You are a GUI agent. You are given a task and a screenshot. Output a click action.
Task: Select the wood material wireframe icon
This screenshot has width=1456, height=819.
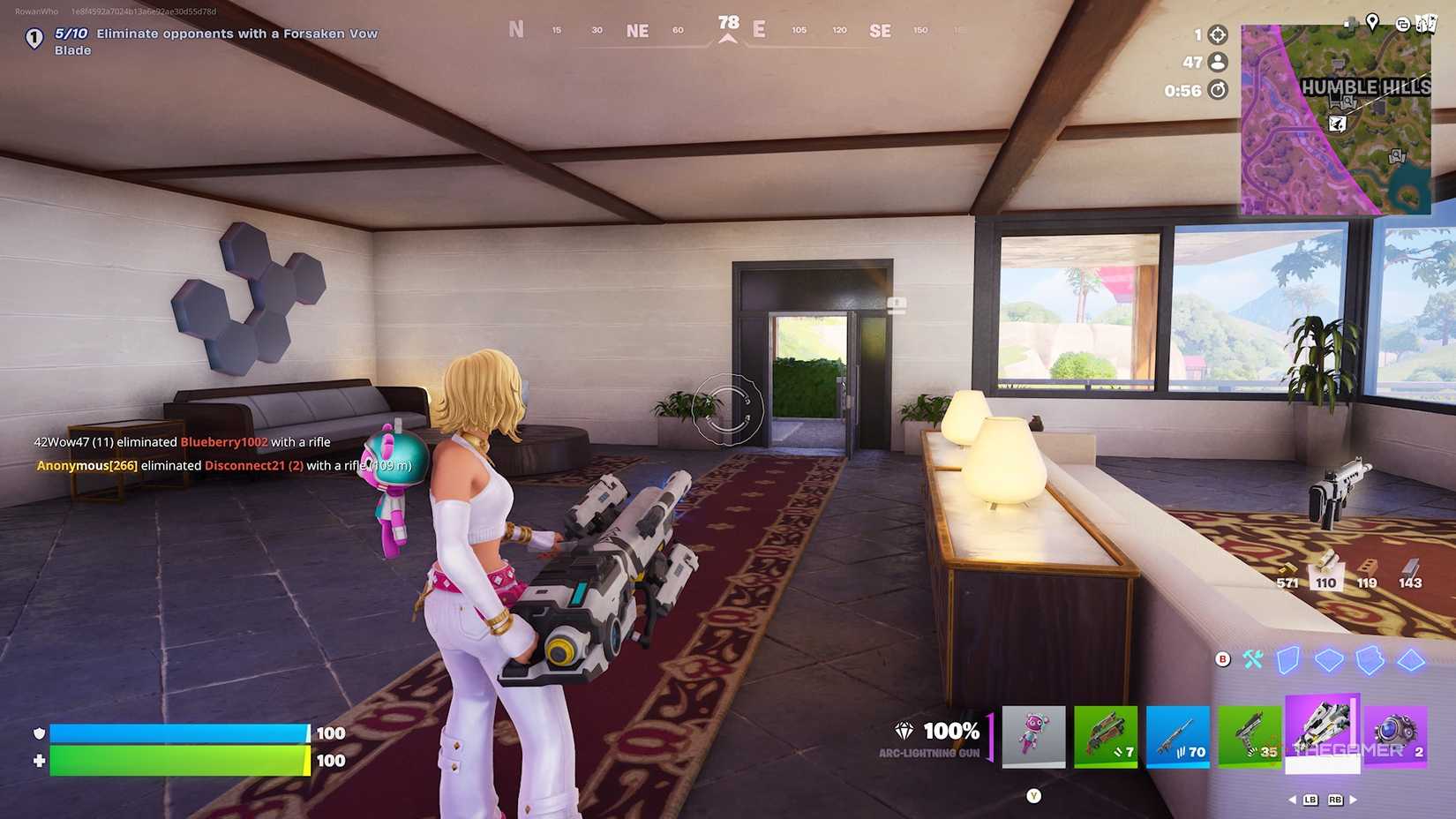coord(1287,659)
